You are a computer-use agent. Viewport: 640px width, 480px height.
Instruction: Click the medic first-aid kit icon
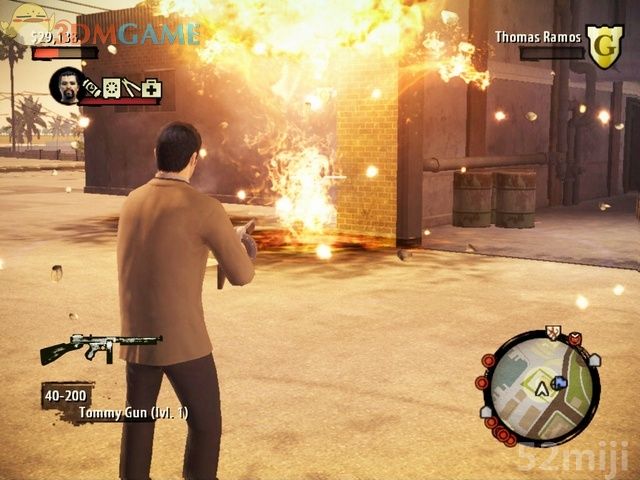tap(151, 89)
